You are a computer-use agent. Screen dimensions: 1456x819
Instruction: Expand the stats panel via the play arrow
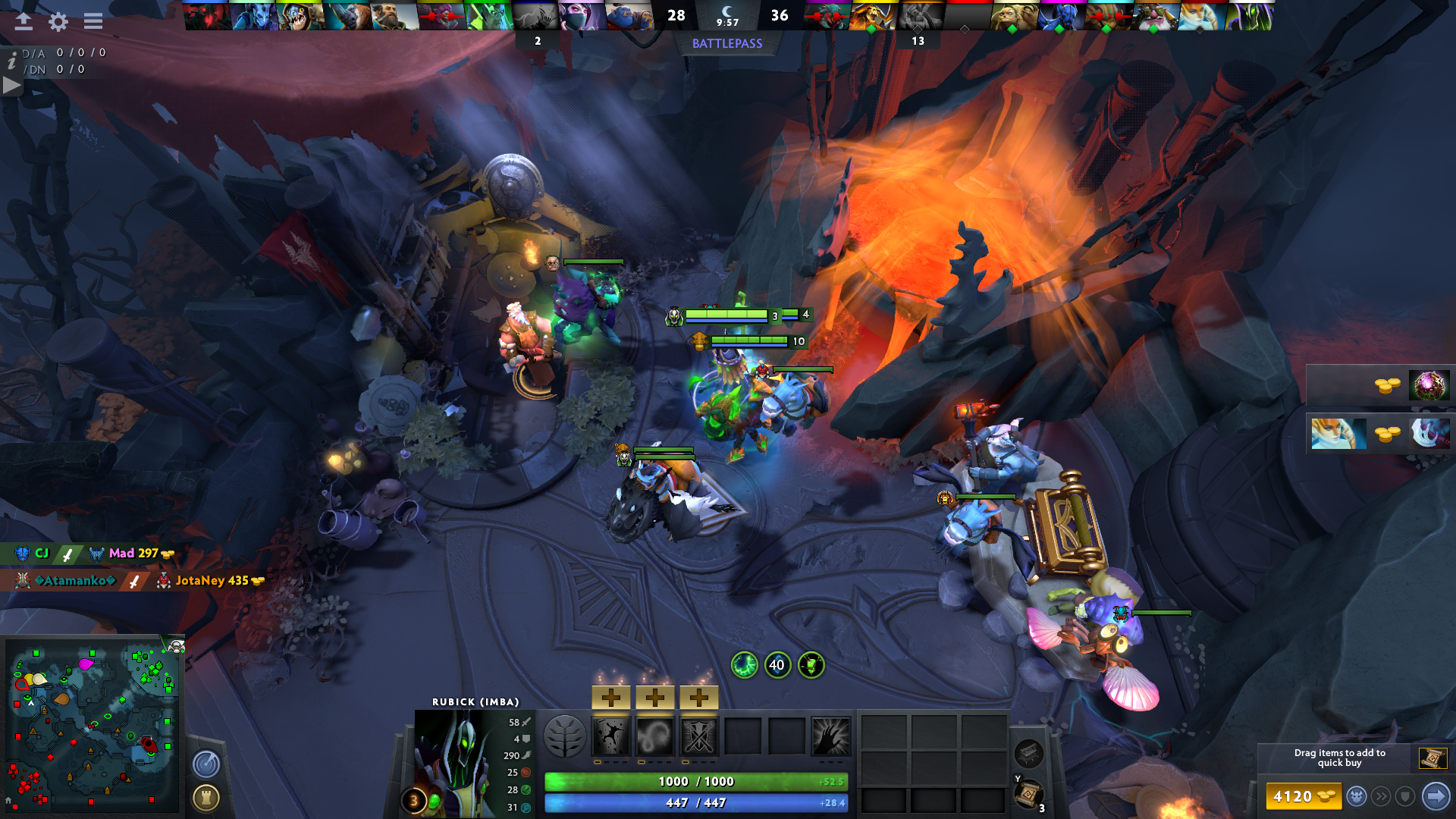pos(11,84)
